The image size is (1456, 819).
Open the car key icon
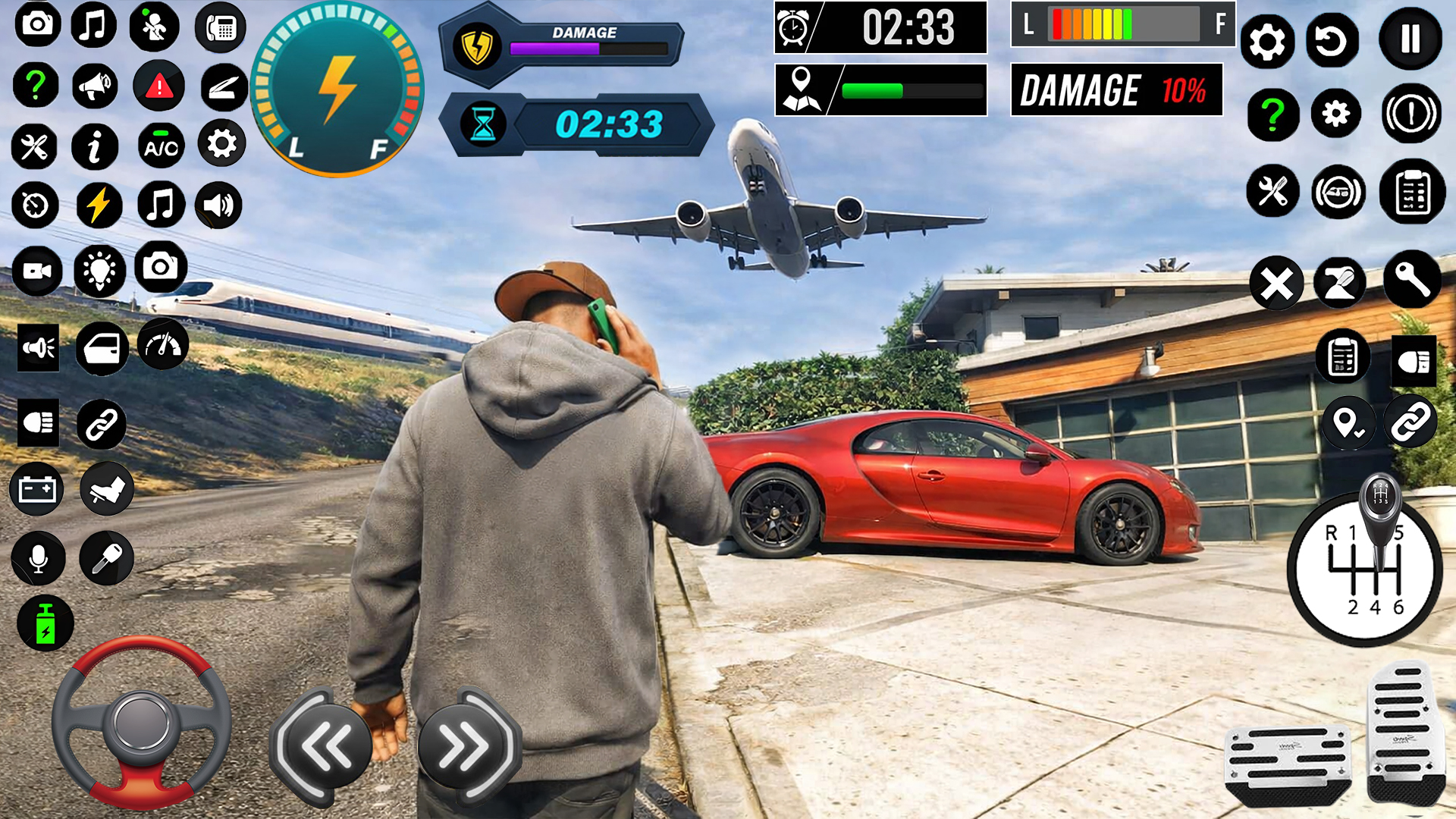[x=105, y=556]
